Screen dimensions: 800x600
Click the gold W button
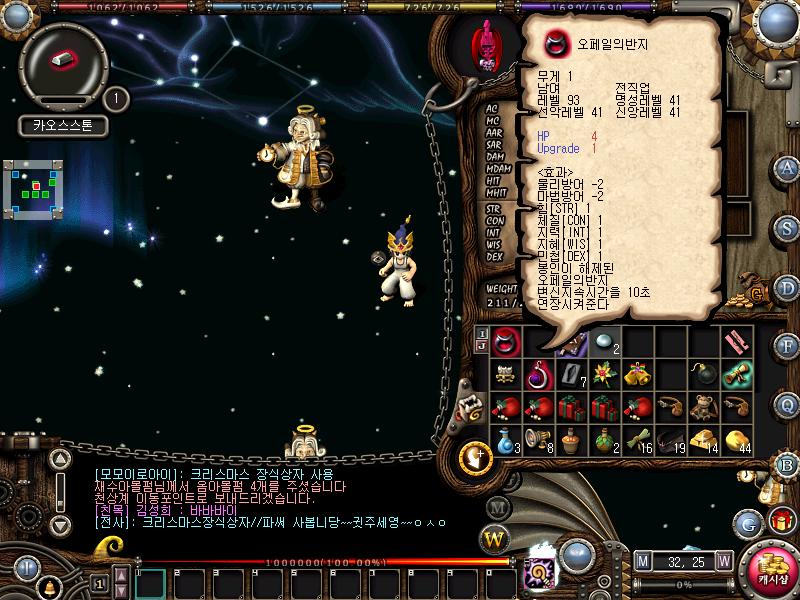tap(495, 540)
